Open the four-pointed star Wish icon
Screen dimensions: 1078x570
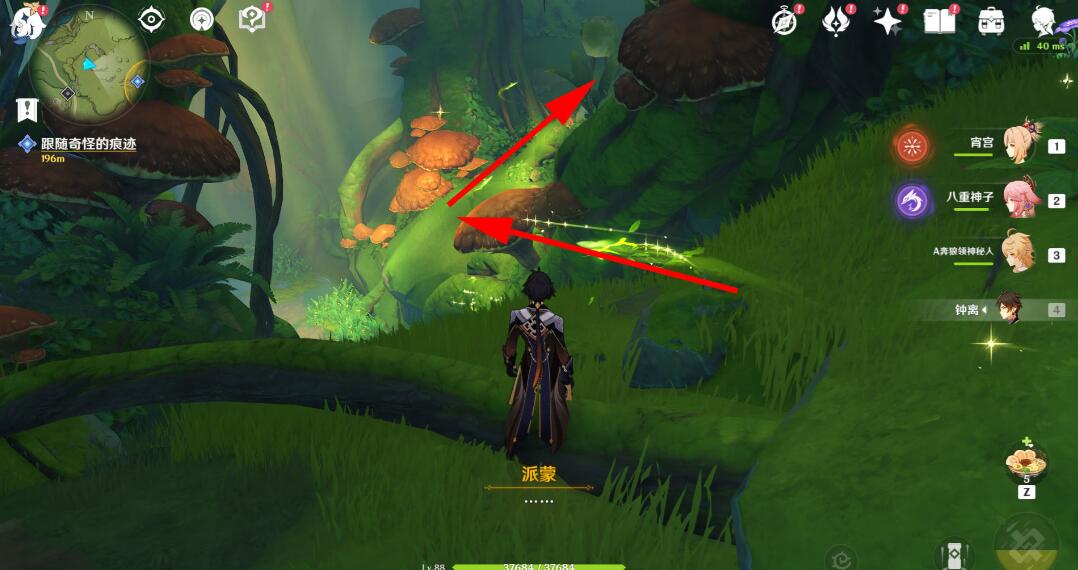point(886,20)
